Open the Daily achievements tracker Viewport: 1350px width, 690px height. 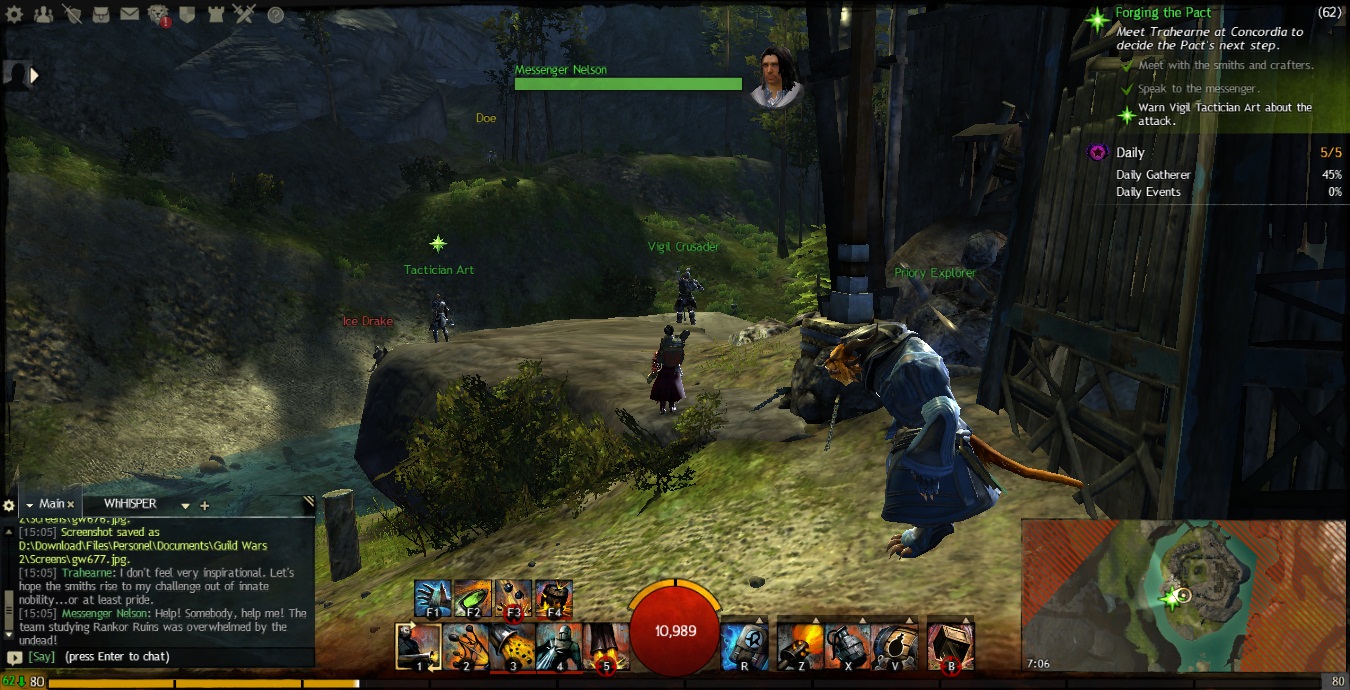pos(1130,153)
